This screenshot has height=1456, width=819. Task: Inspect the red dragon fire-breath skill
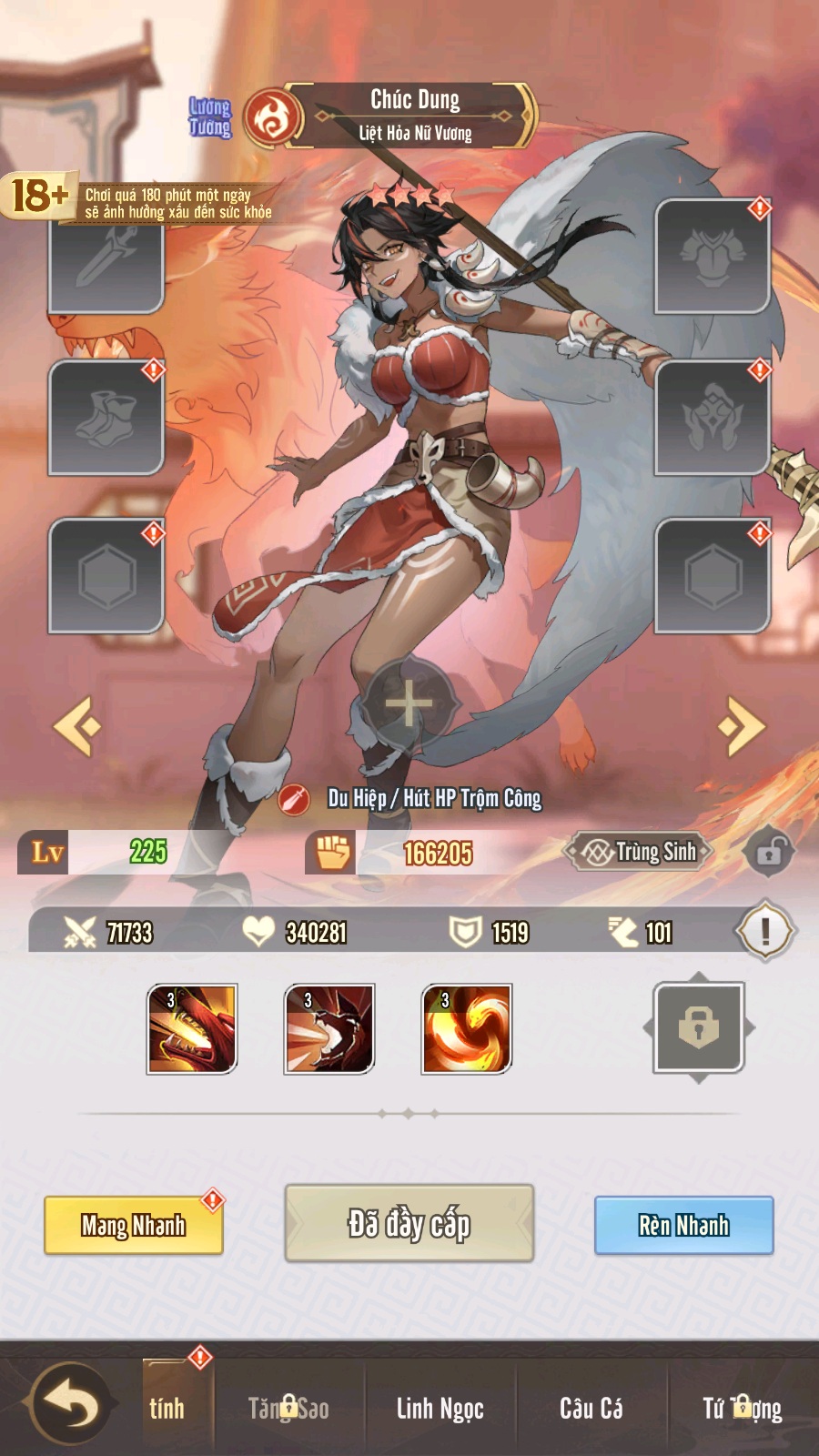[x=192, y=1028]
